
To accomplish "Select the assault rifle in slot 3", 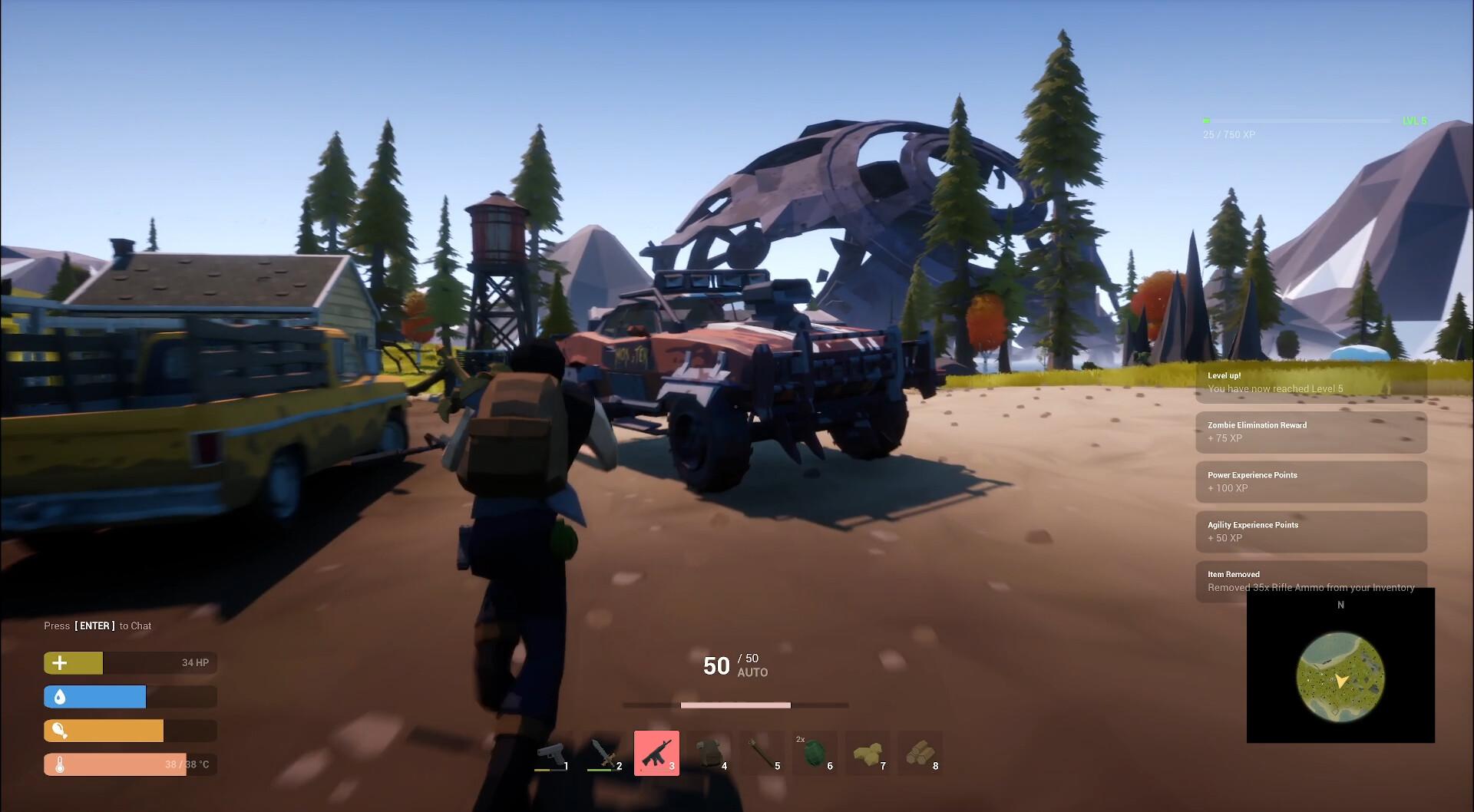I will tap(657, 754).
